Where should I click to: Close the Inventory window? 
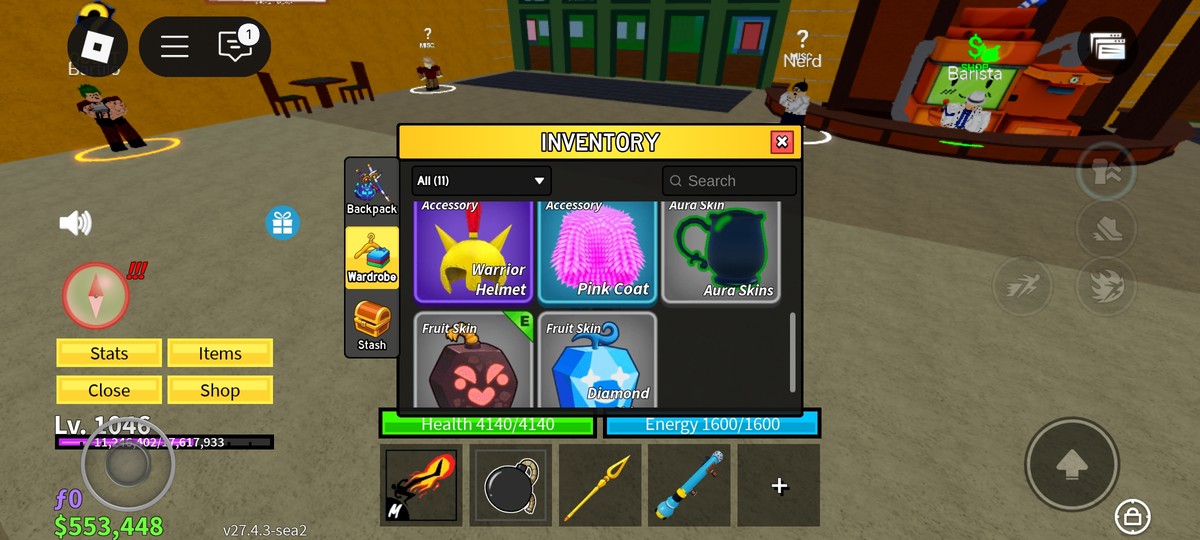tap(782, 142)
